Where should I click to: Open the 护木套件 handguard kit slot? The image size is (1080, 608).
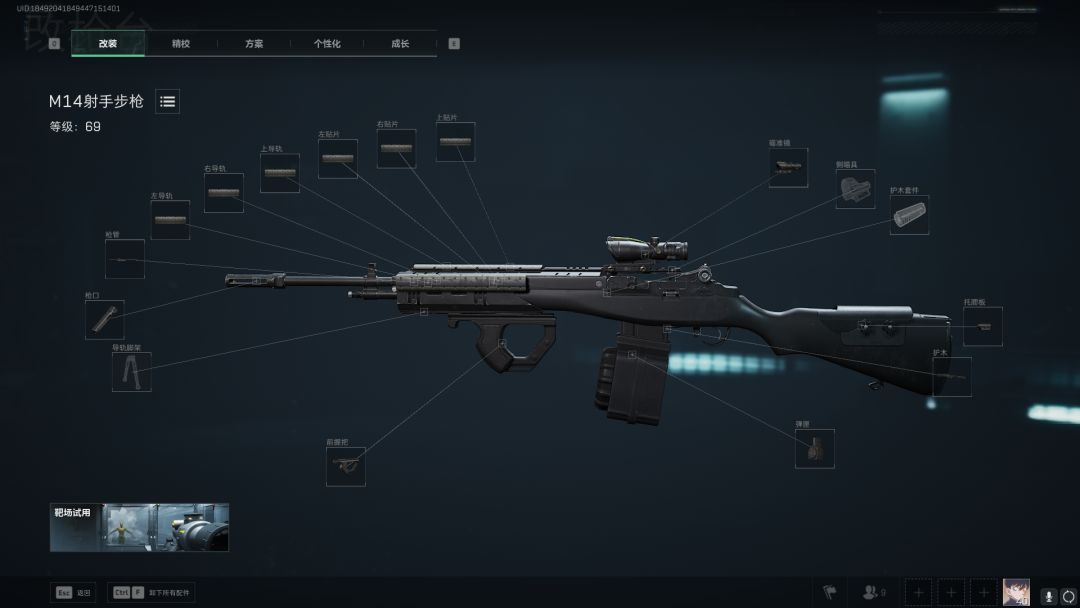(909, 215)
